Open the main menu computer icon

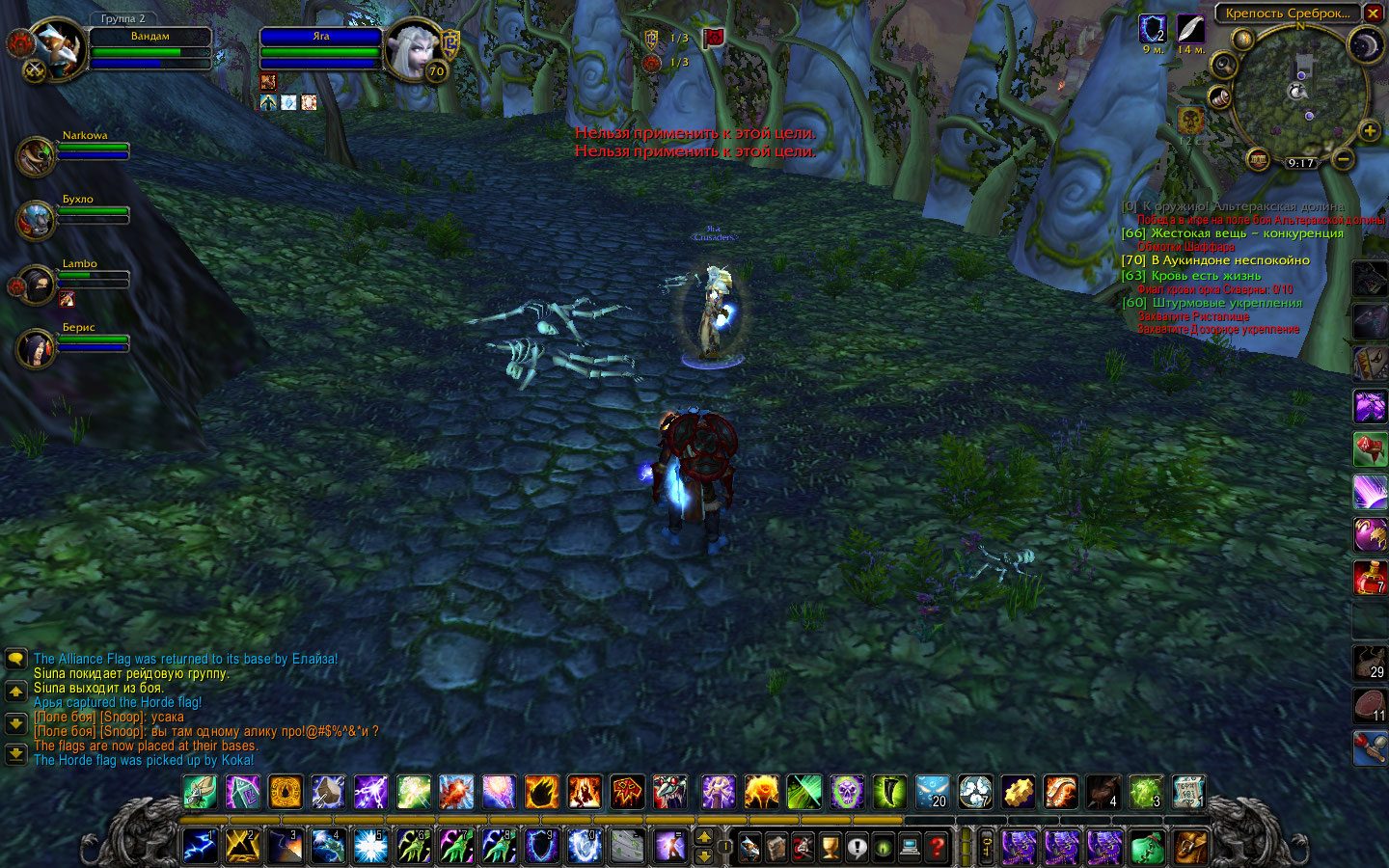(x=910, y=848)
